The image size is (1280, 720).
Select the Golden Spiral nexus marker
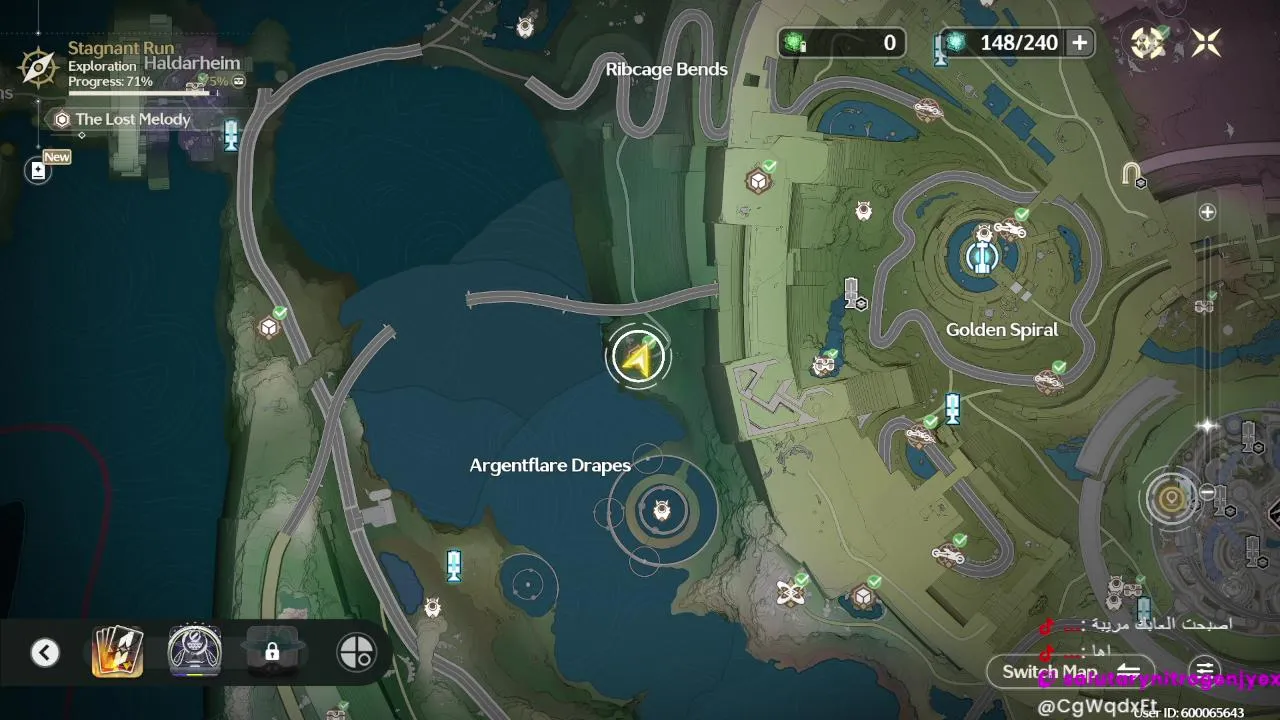pyautogui.click(x=983, y=257)
